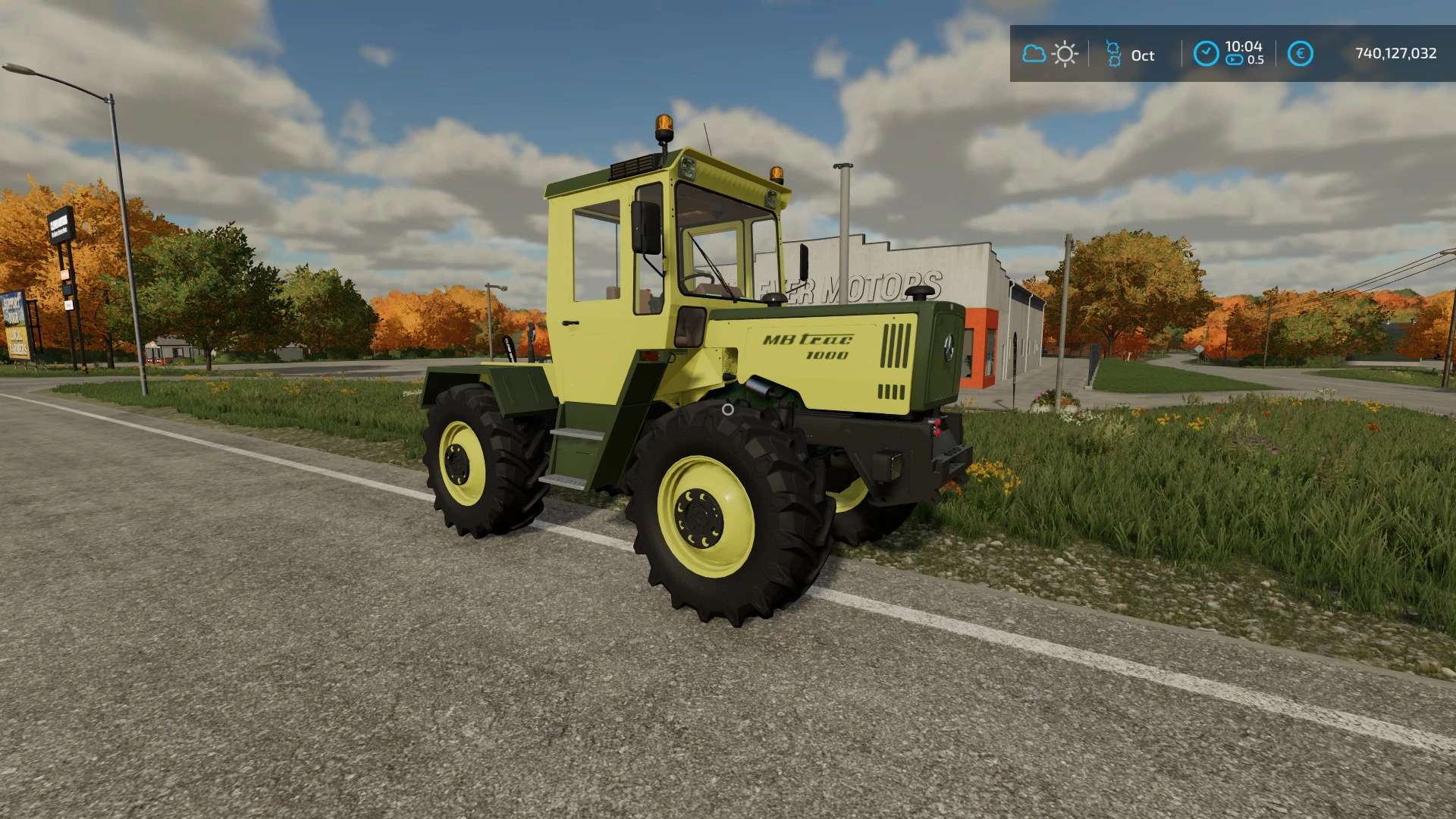Click the sun forecast icon

1065,54
